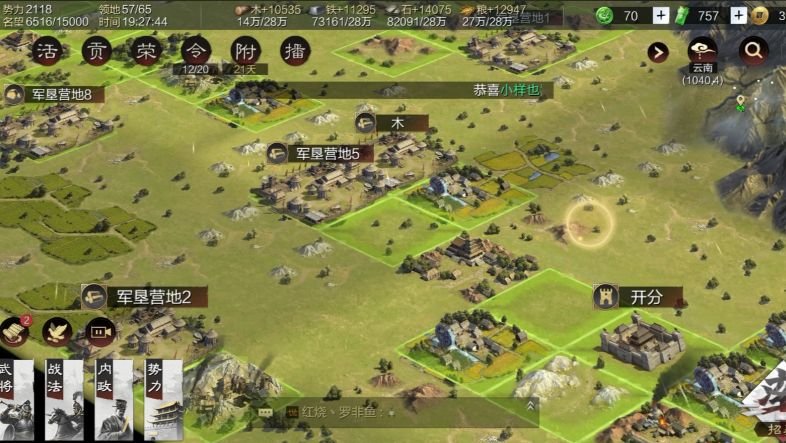Viewport: 786px width, 443px height.
Task: Tap the 贡 contribution button
Action: [x=96, y=52]
